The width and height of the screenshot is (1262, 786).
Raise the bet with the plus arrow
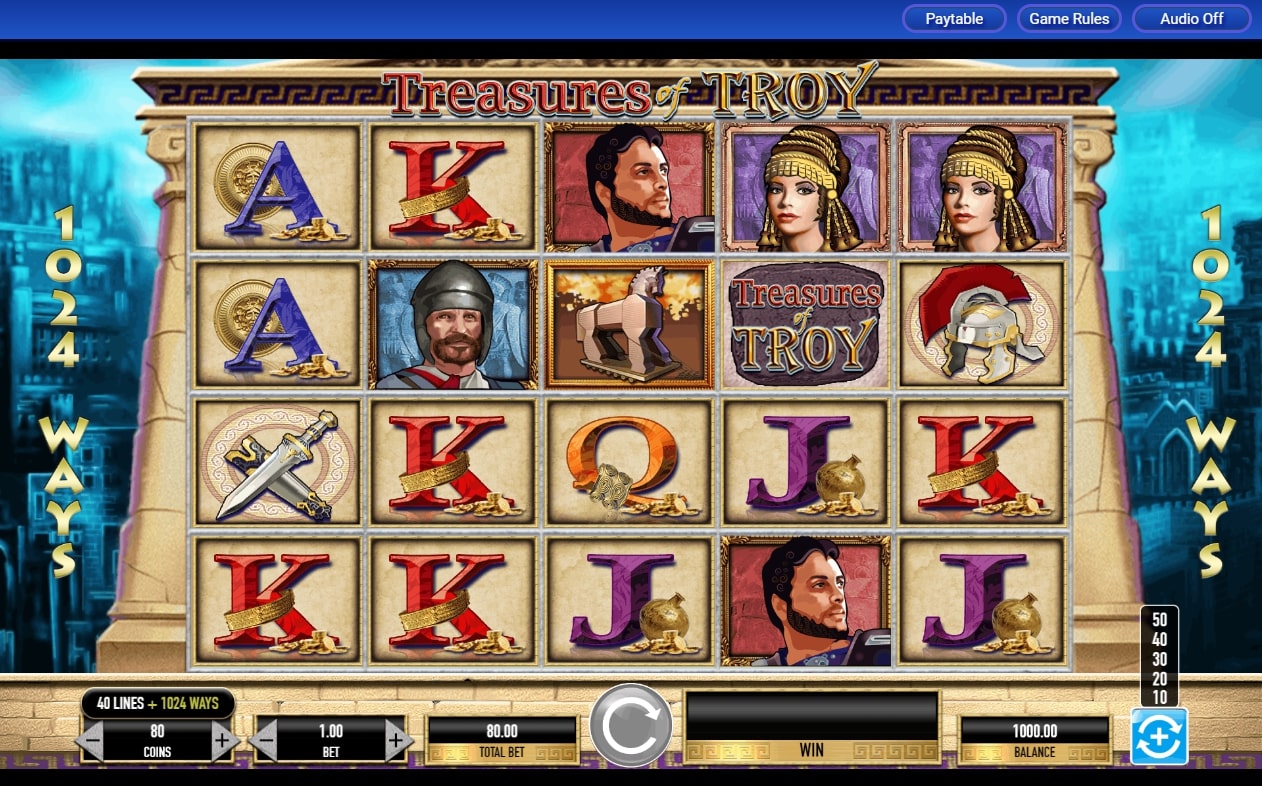pyautogui.click(x=396, y=741)
